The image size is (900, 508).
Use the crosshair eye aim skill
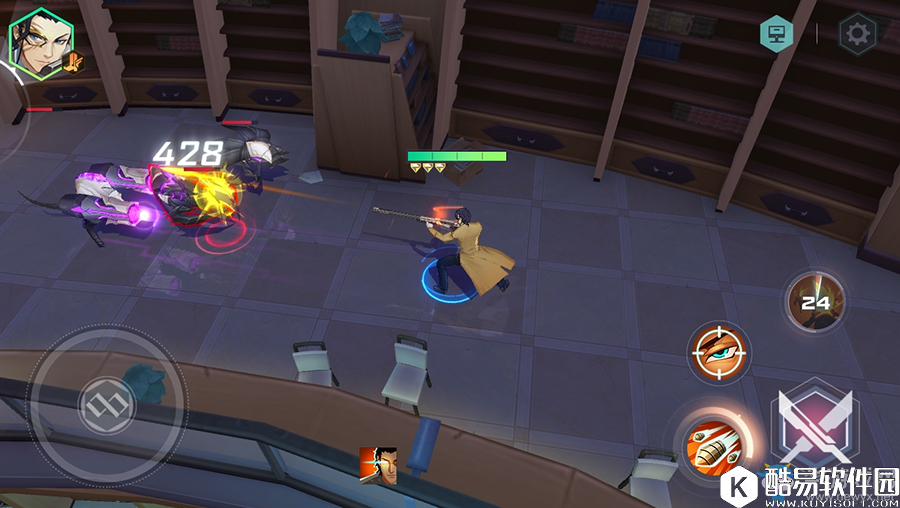pyautogui.click(x=720, y=353)
